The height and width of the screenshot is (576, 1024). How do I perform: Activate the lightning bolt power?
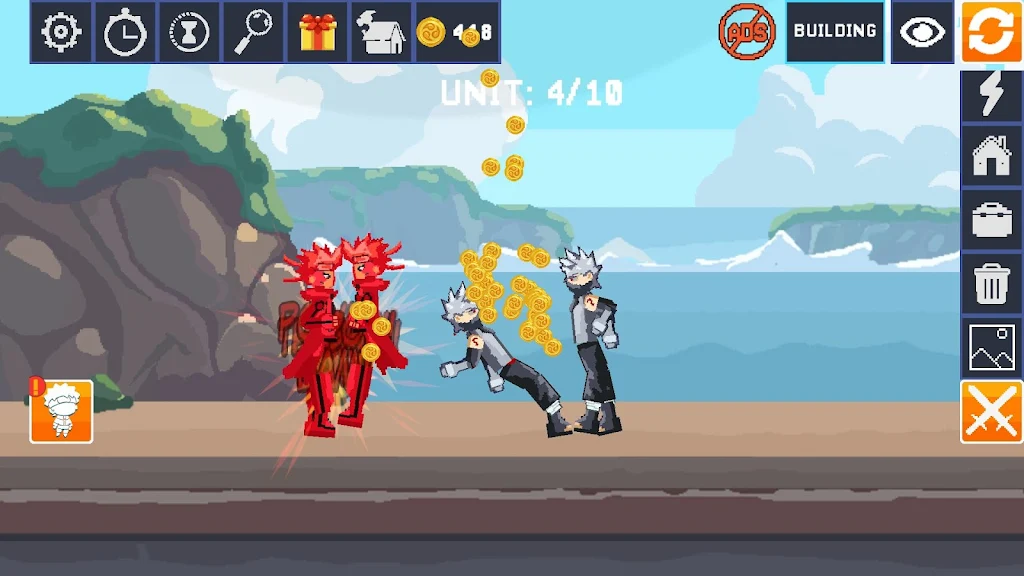[991, 95]
